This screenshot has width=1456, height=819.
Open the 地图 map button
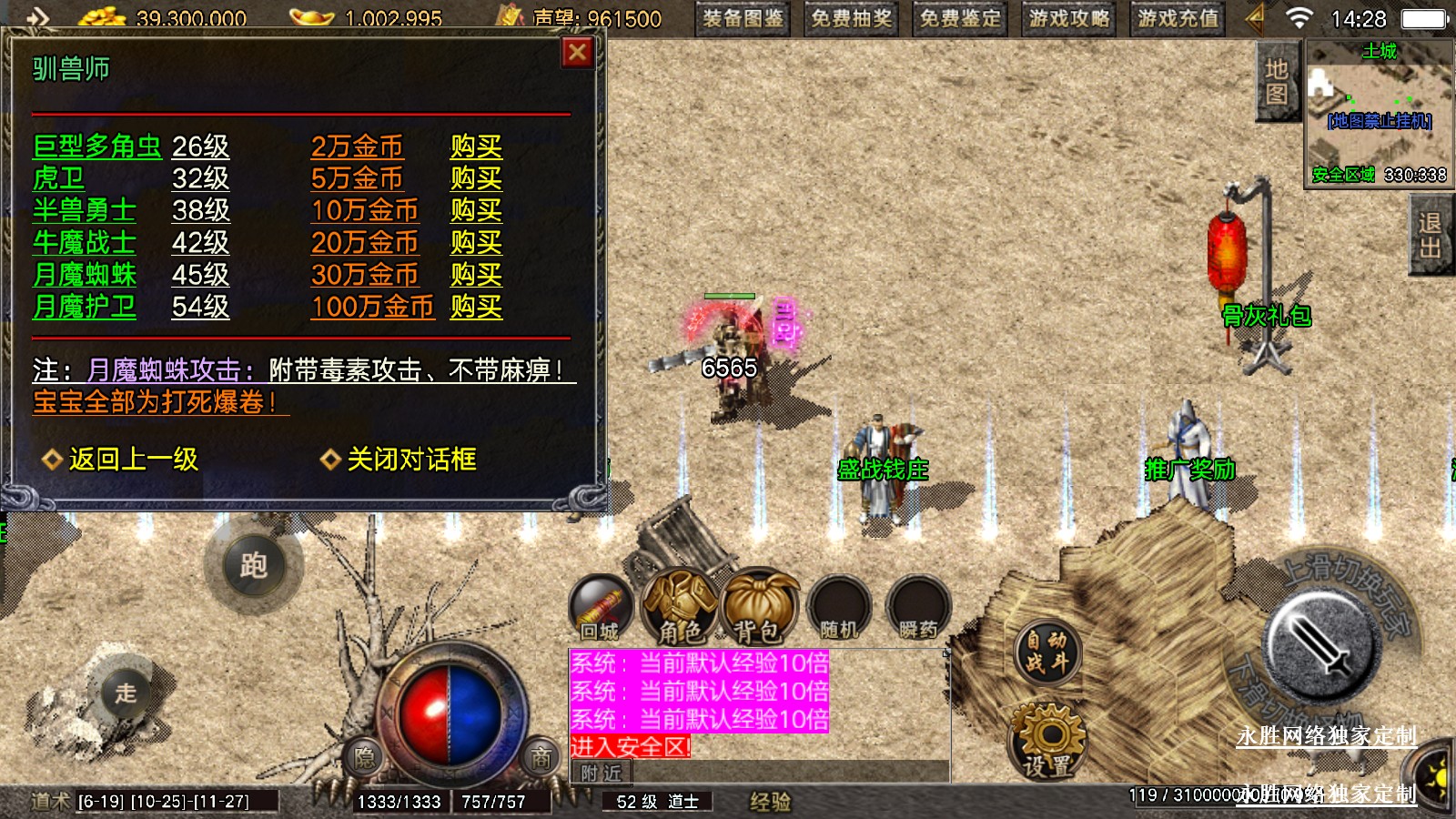(1276, 81)
